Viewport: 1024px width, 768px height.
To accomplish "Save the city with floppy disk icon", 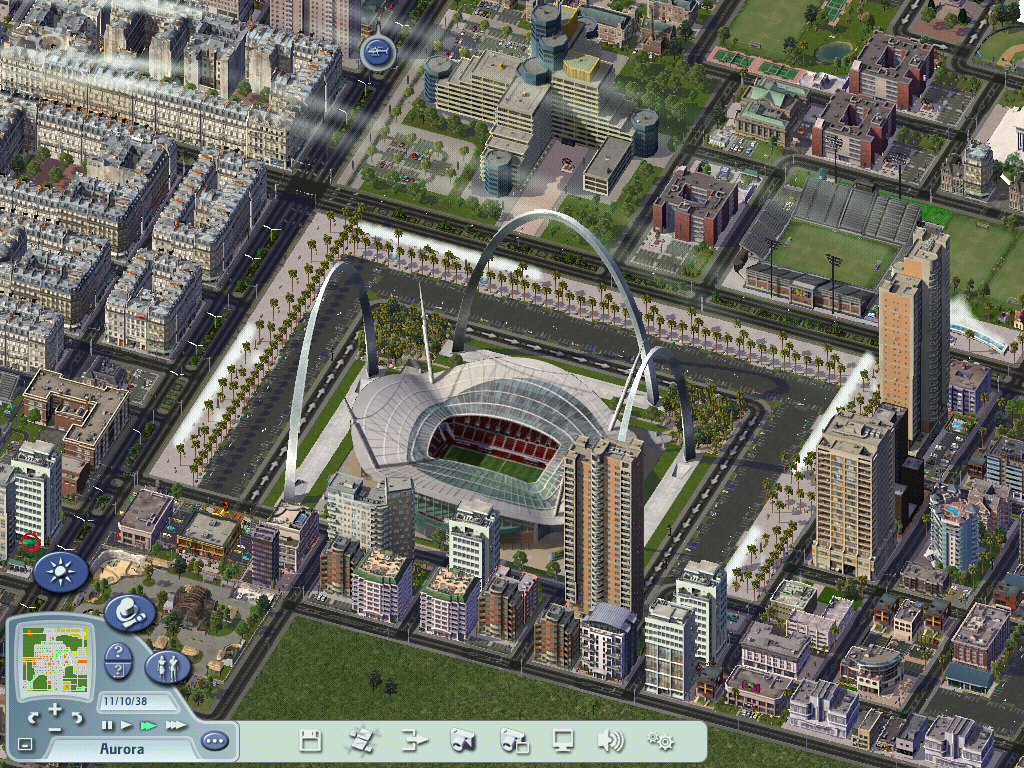I will tap(311, 741).
